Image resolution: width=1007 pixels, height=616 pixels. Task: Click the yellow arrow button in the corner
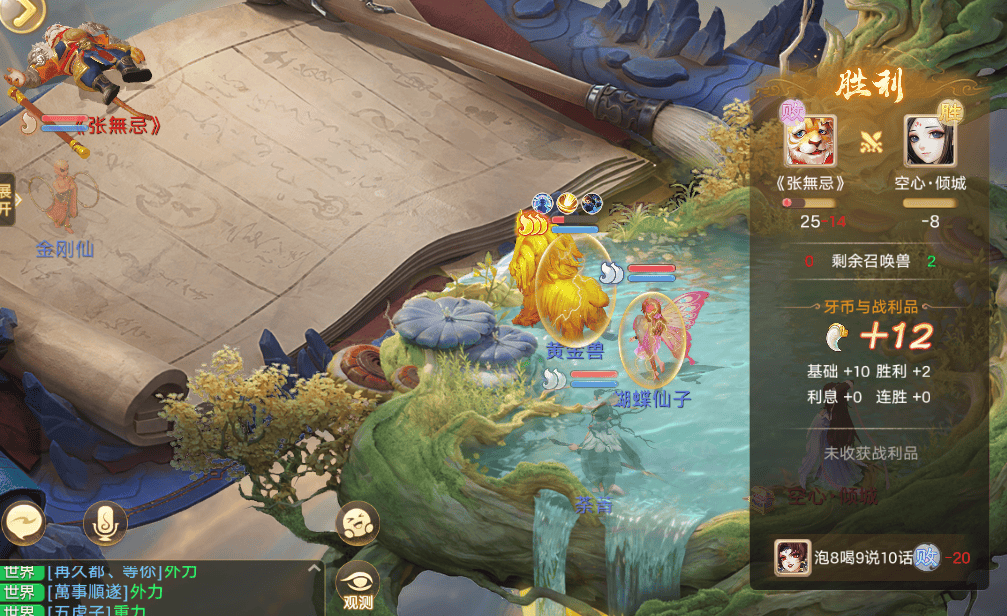click(27, 15)
